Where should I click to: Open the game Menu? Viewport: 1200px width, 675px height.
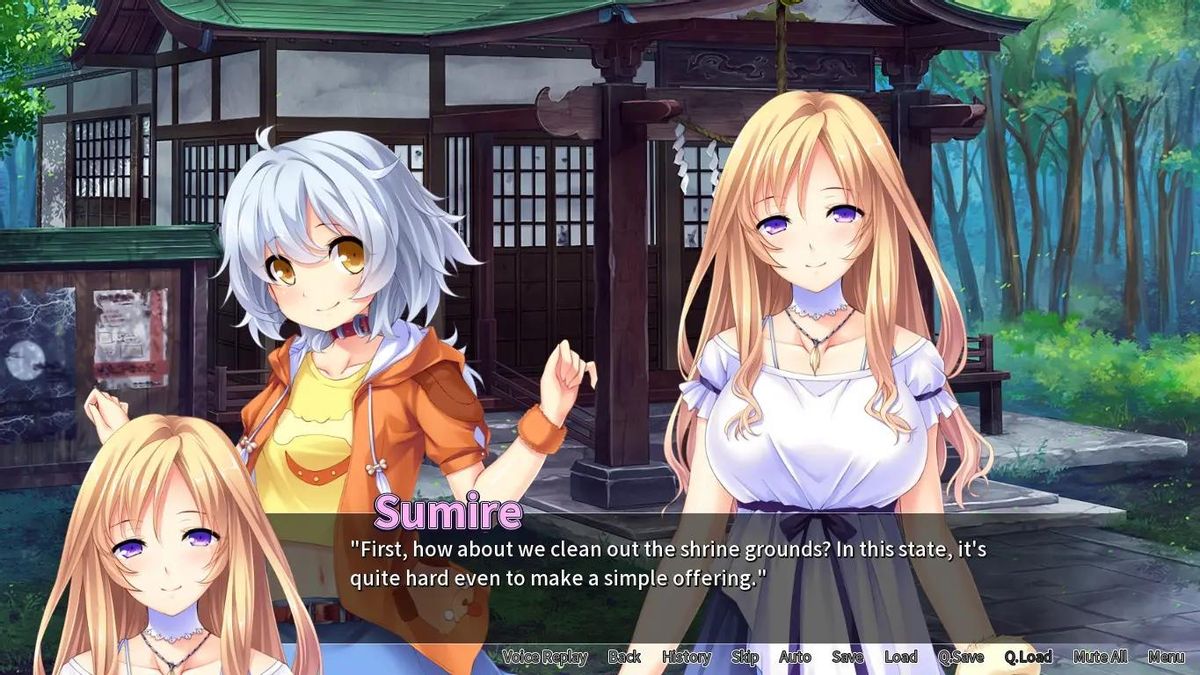pyautogui.click(x=1166, y=657)
